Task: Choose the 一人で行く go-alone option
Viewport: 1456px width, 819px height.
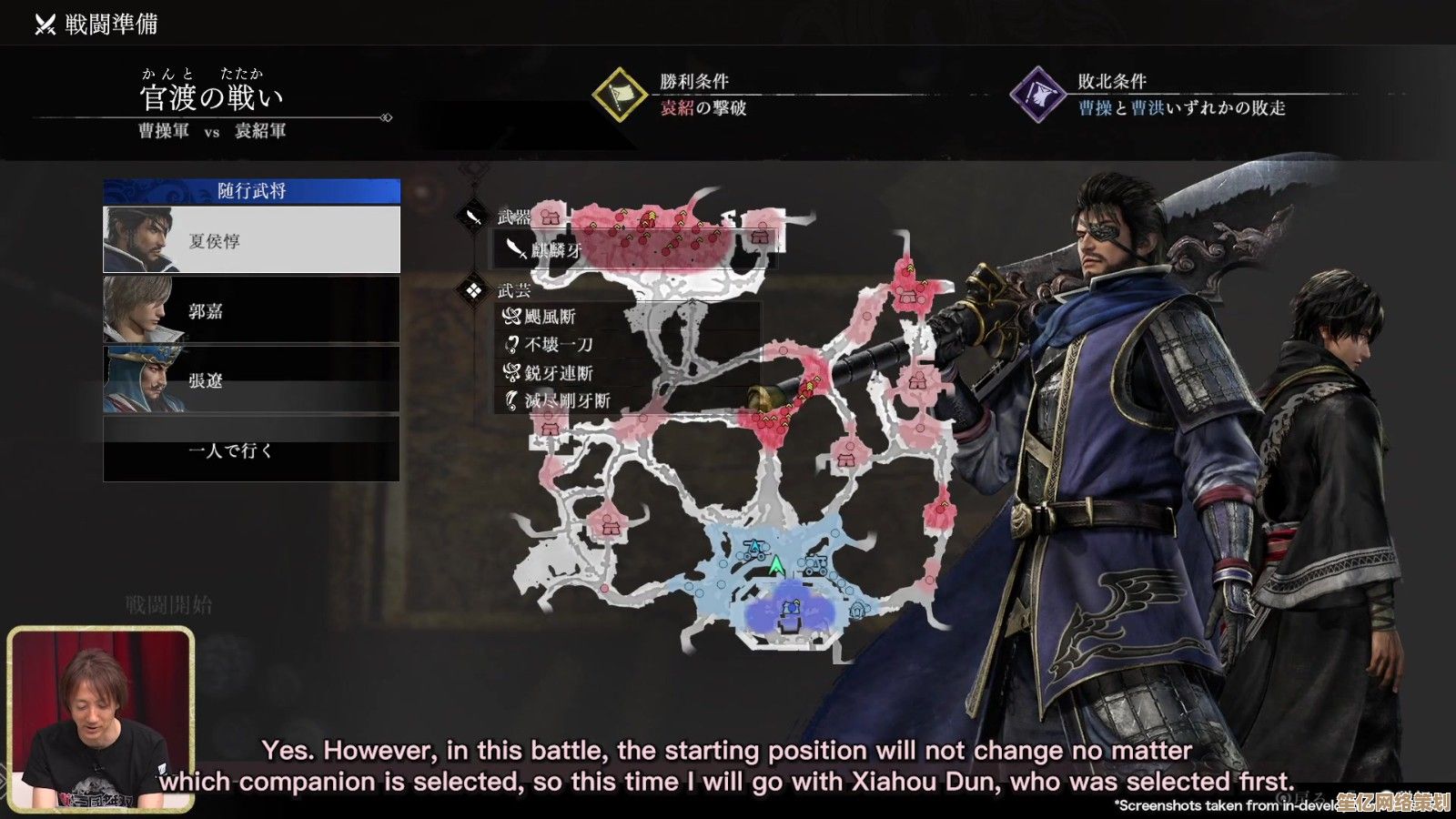Action: (x=251, y=450)
